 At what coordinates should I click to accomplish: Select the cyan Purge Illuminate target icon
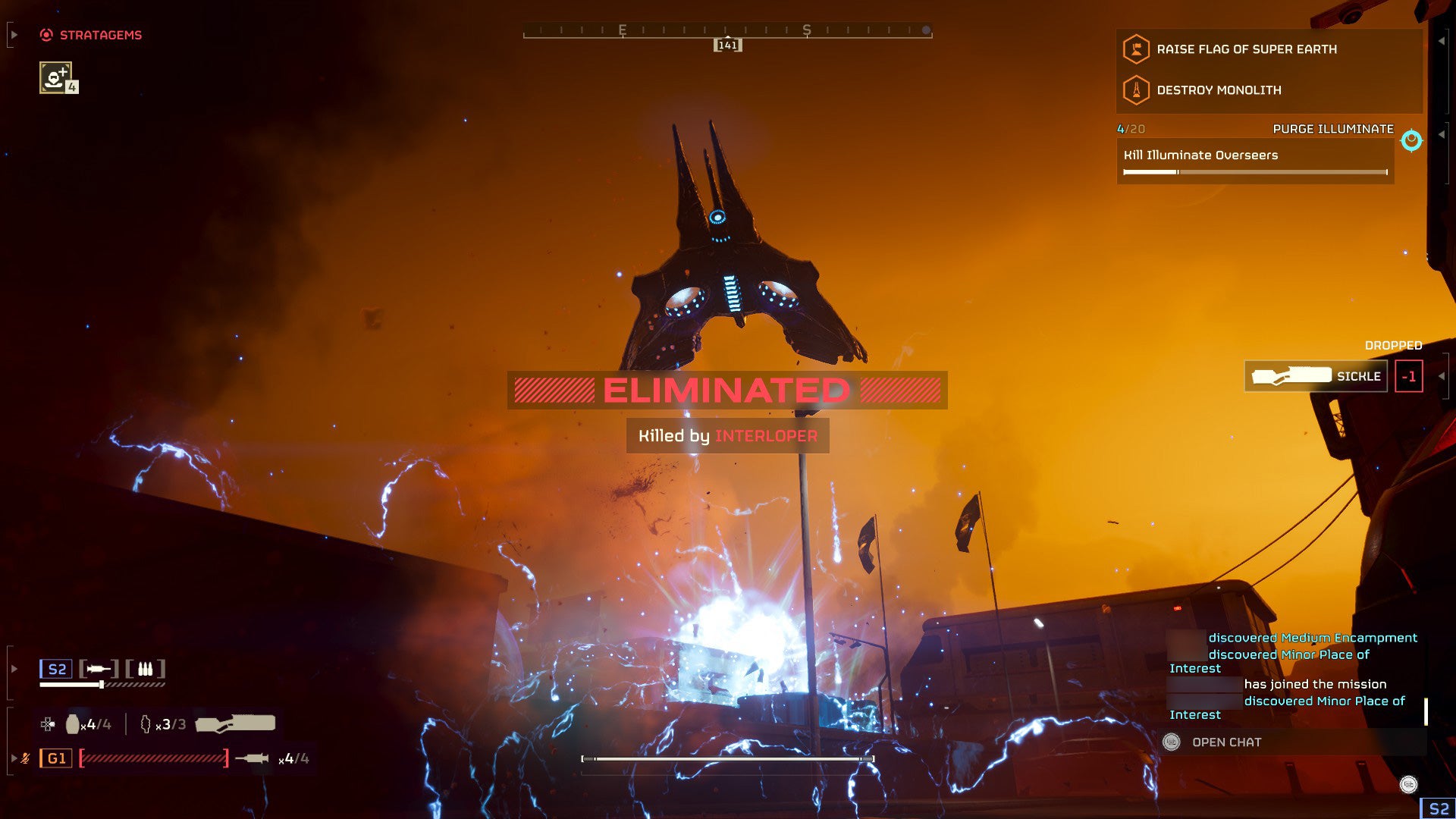point(1412,141)
